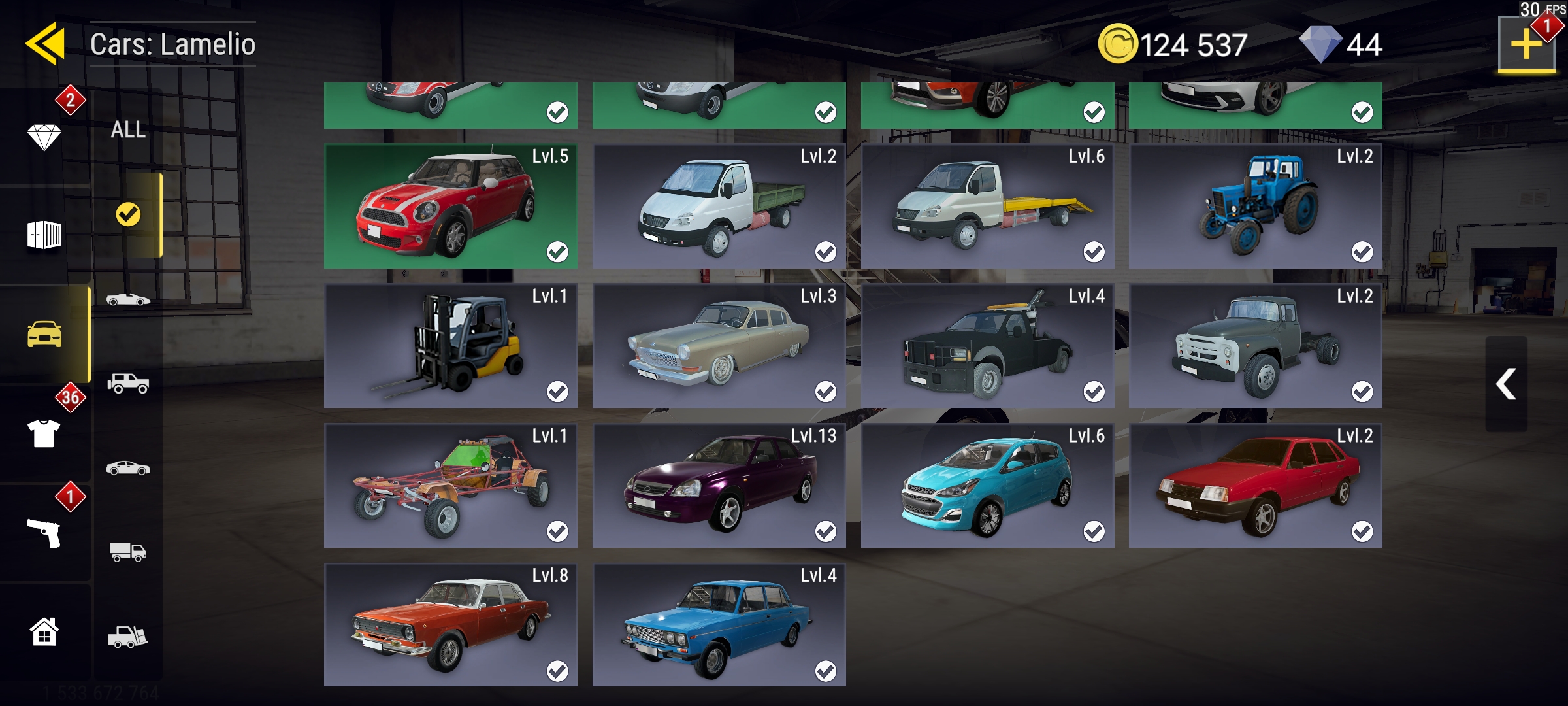Filter by delivery truck silhouette

tap(128, 552)
